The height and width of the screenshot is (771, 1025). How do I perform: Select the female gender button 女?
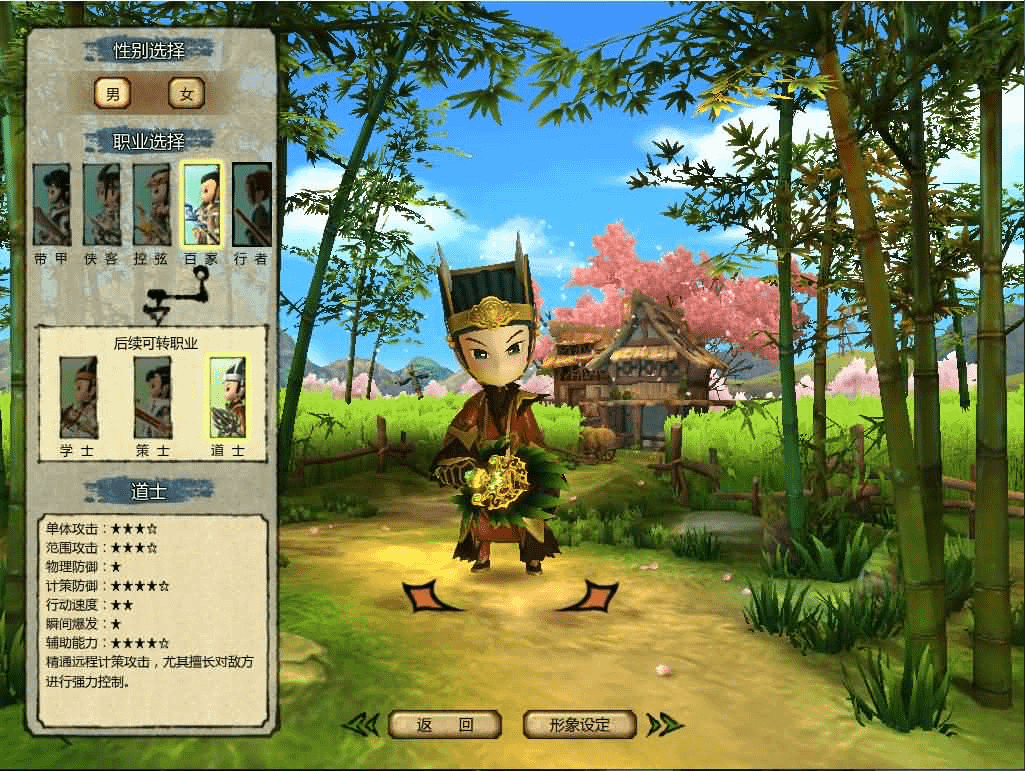click(186, 94)
